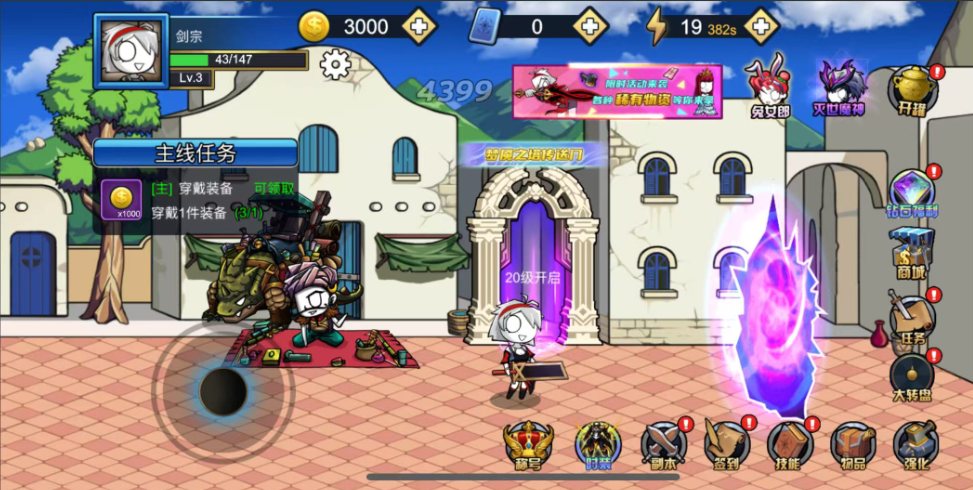
Task: Open the 钻石福利 diamond benefits
Action: tap(911, 192)
